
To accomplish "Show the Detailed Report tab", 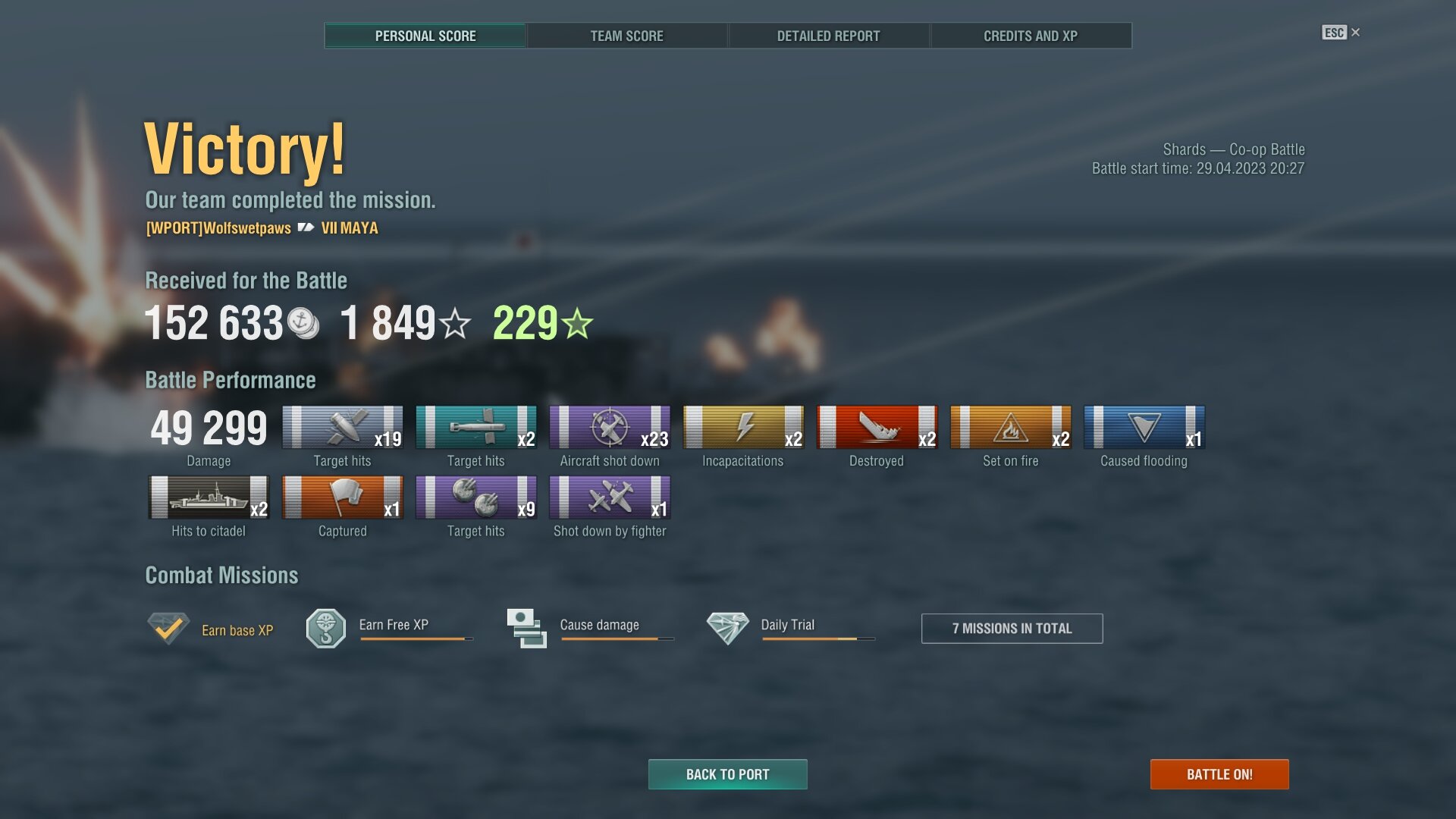I will point(828,36).
